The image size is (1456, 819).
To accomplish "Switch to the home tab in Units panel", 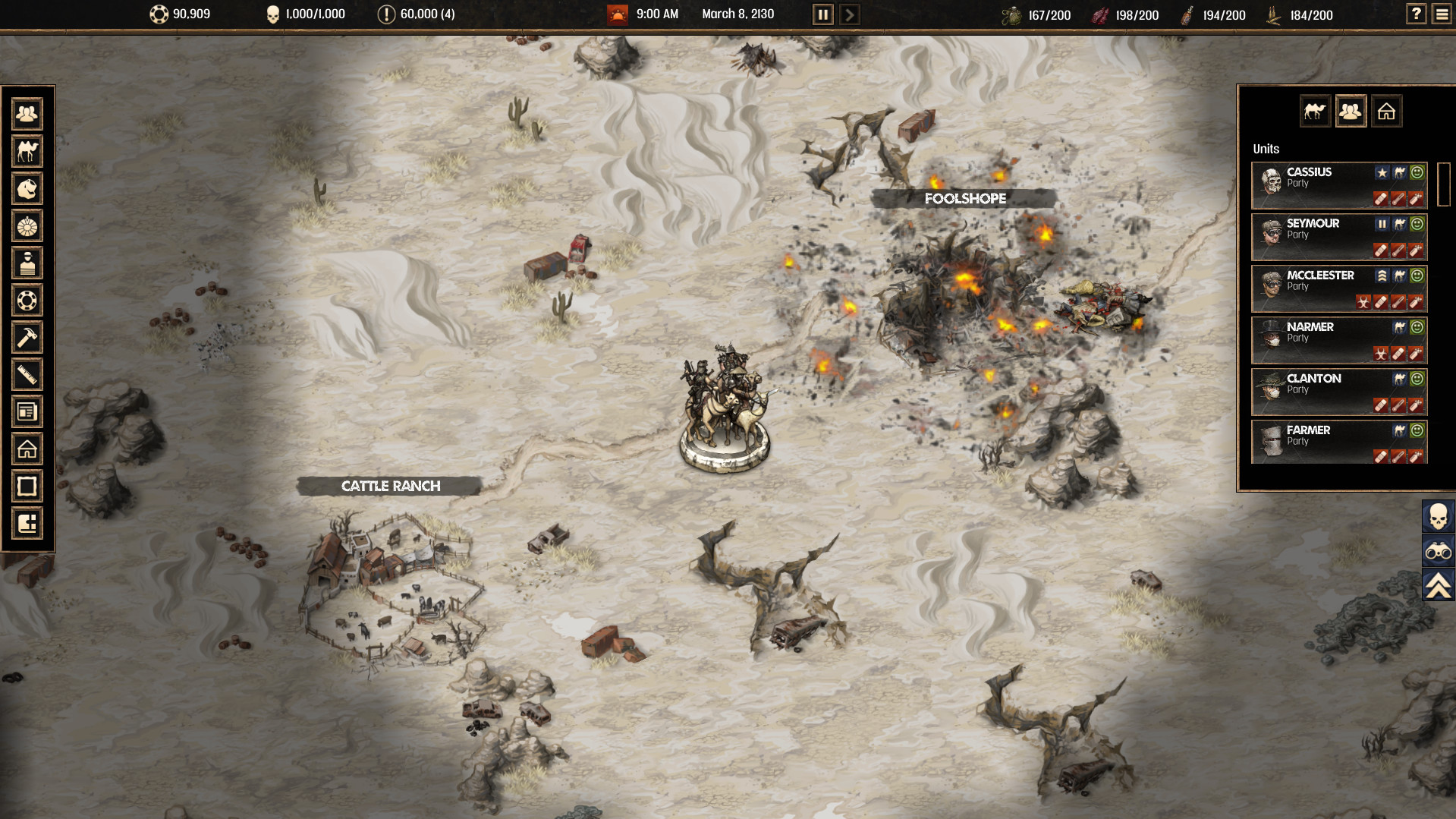I will click(1387, 111).
